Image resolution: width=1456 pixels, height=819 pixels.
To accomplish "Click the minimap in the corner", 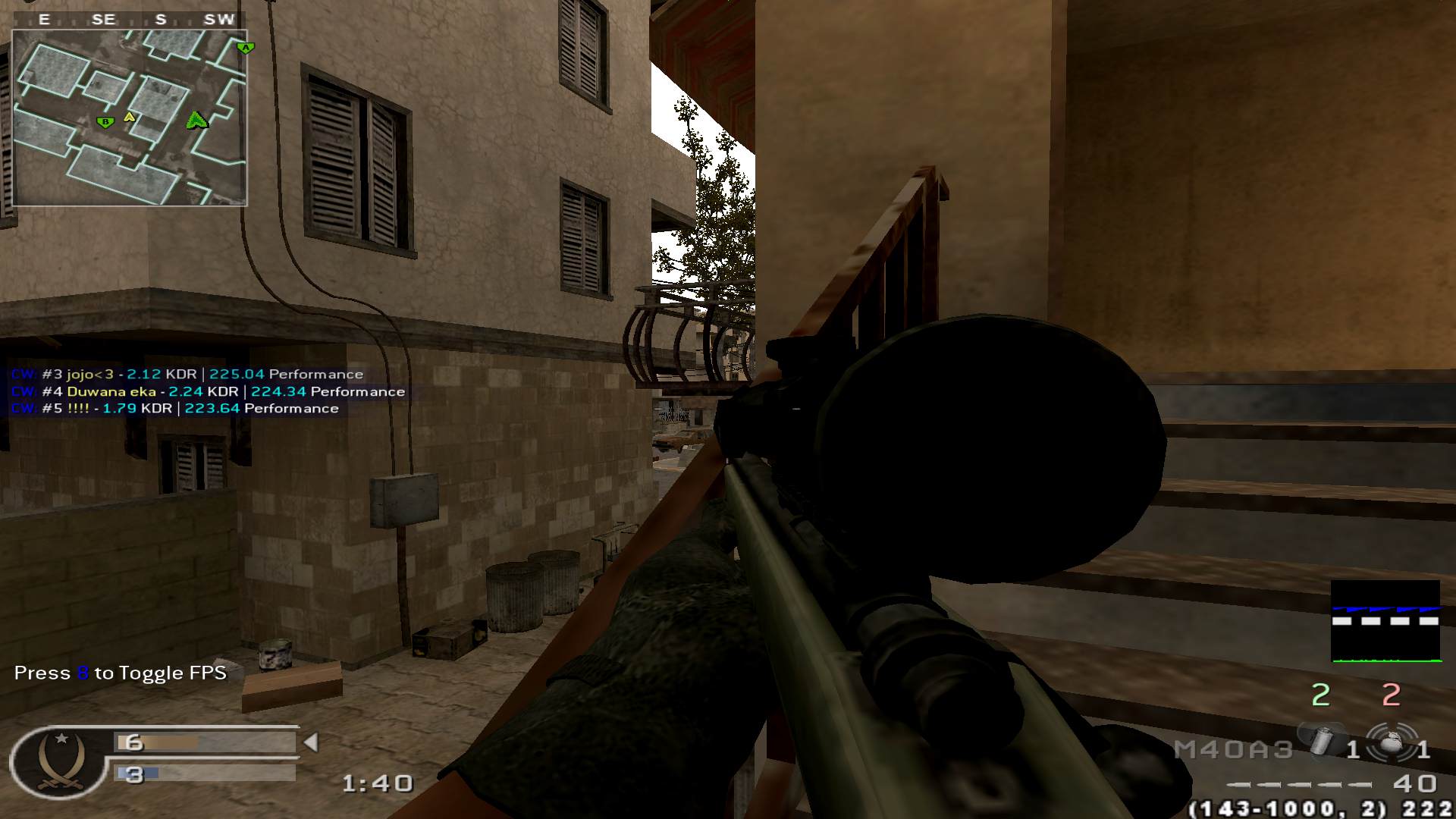I will click(130, 118).
